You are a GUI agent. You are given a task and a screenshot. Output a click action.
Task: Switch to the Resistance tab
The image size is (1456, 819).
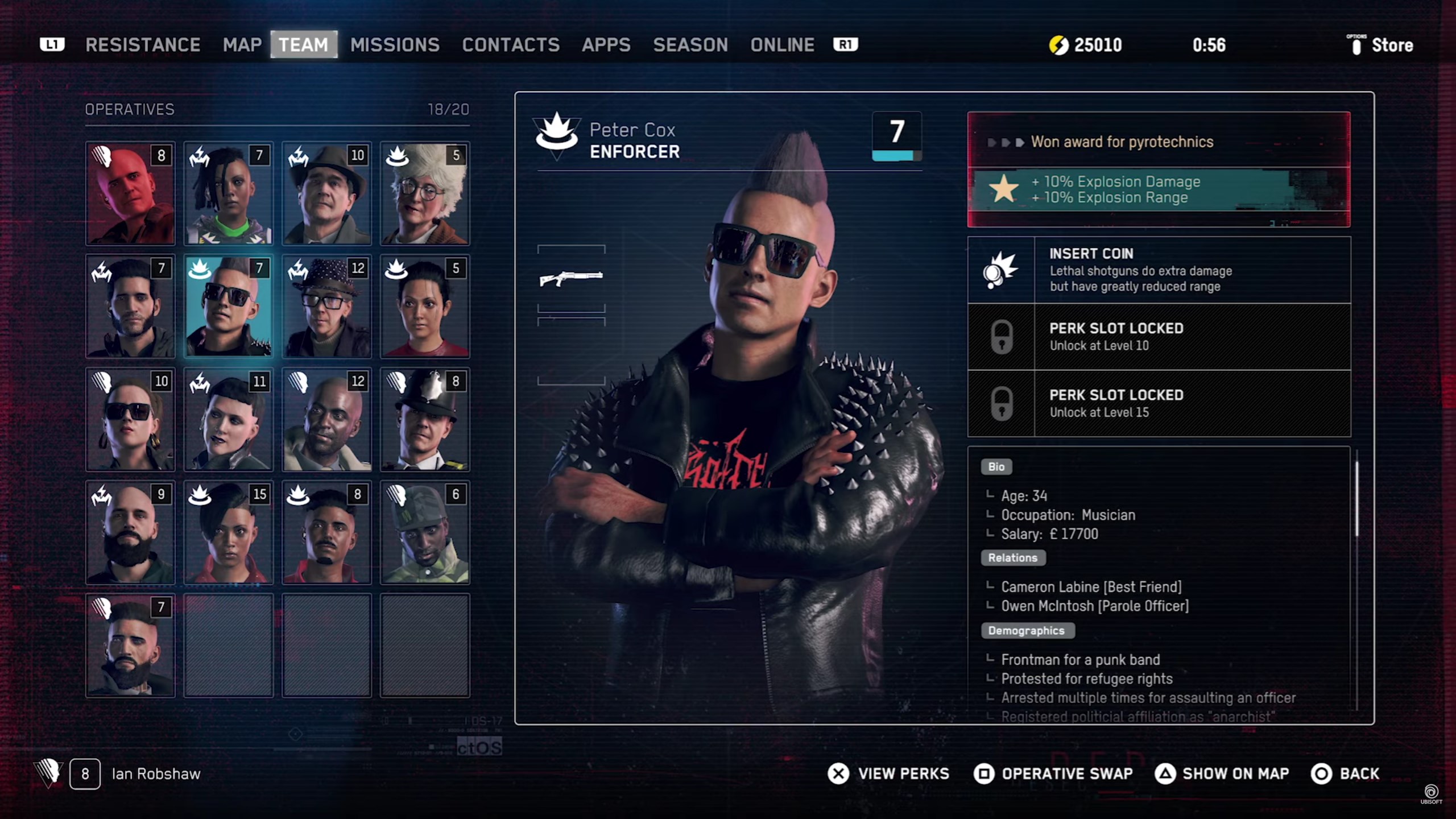pyautogui.click(x=143, y=45)
